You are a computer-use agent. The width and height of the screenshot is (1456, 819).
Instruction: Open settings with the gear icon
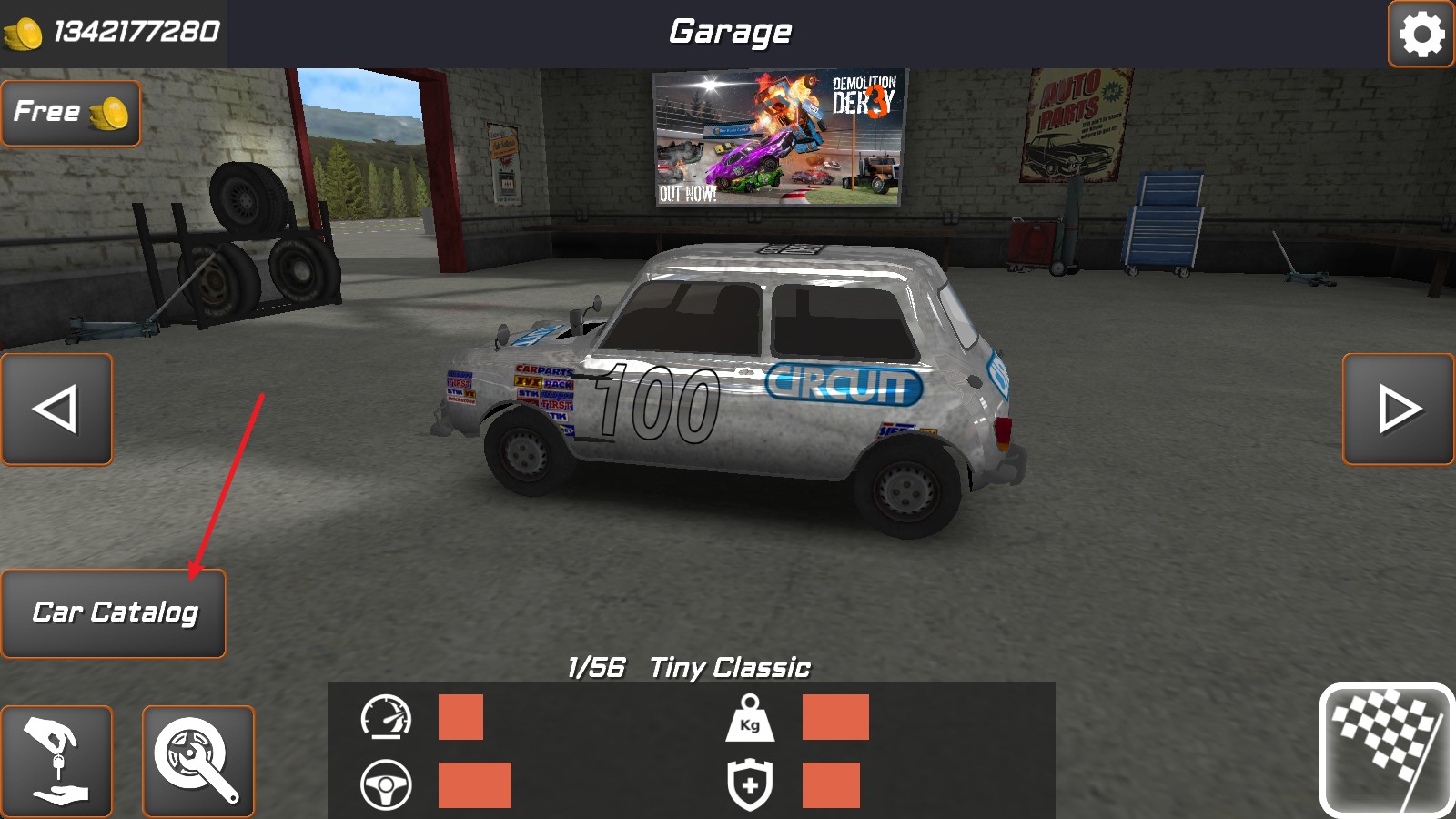pos(1421,36)
